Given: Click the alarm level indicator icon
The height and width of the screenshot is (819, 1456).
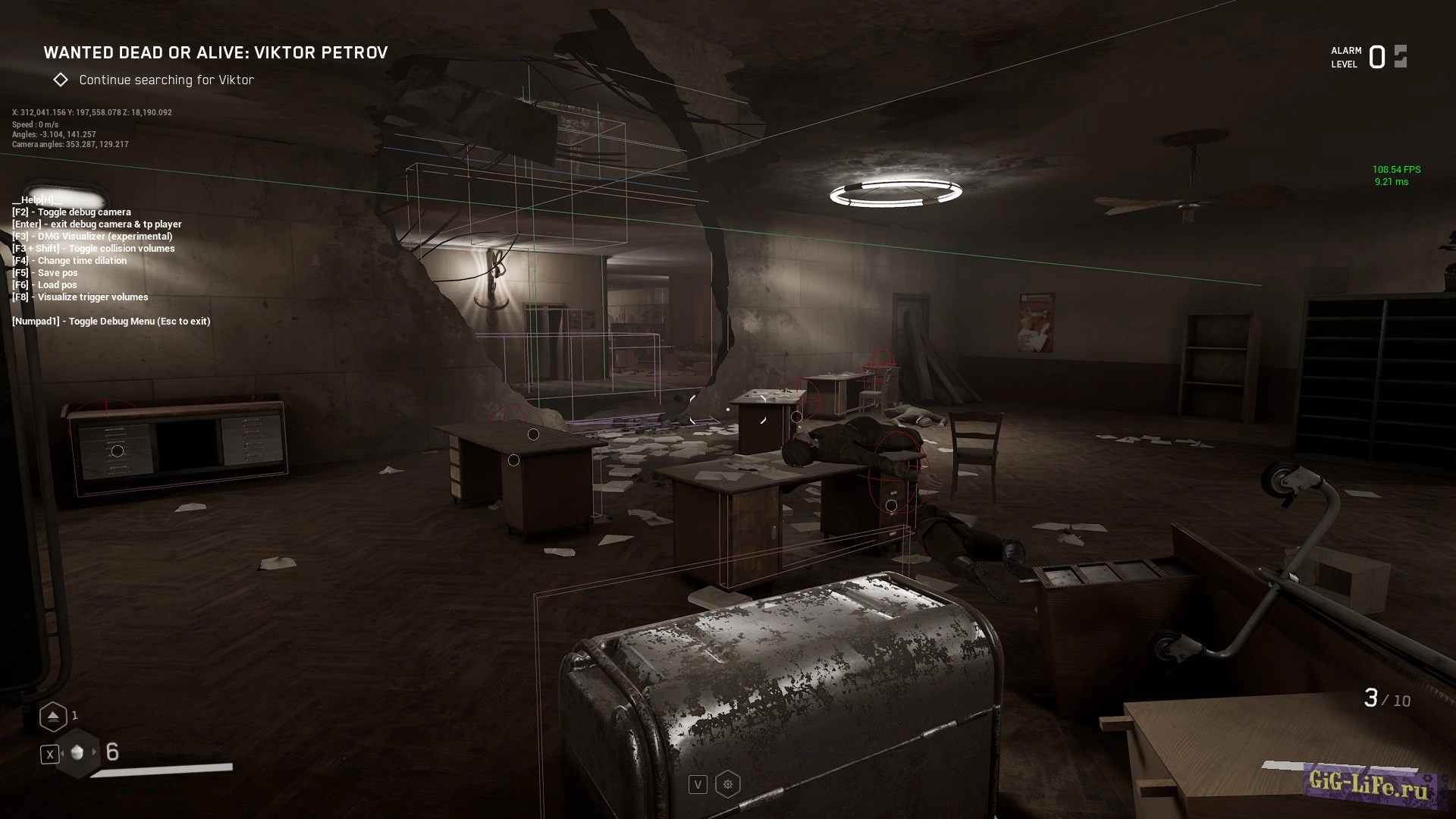Looking at the screenshot, I should pos(1400,57).
